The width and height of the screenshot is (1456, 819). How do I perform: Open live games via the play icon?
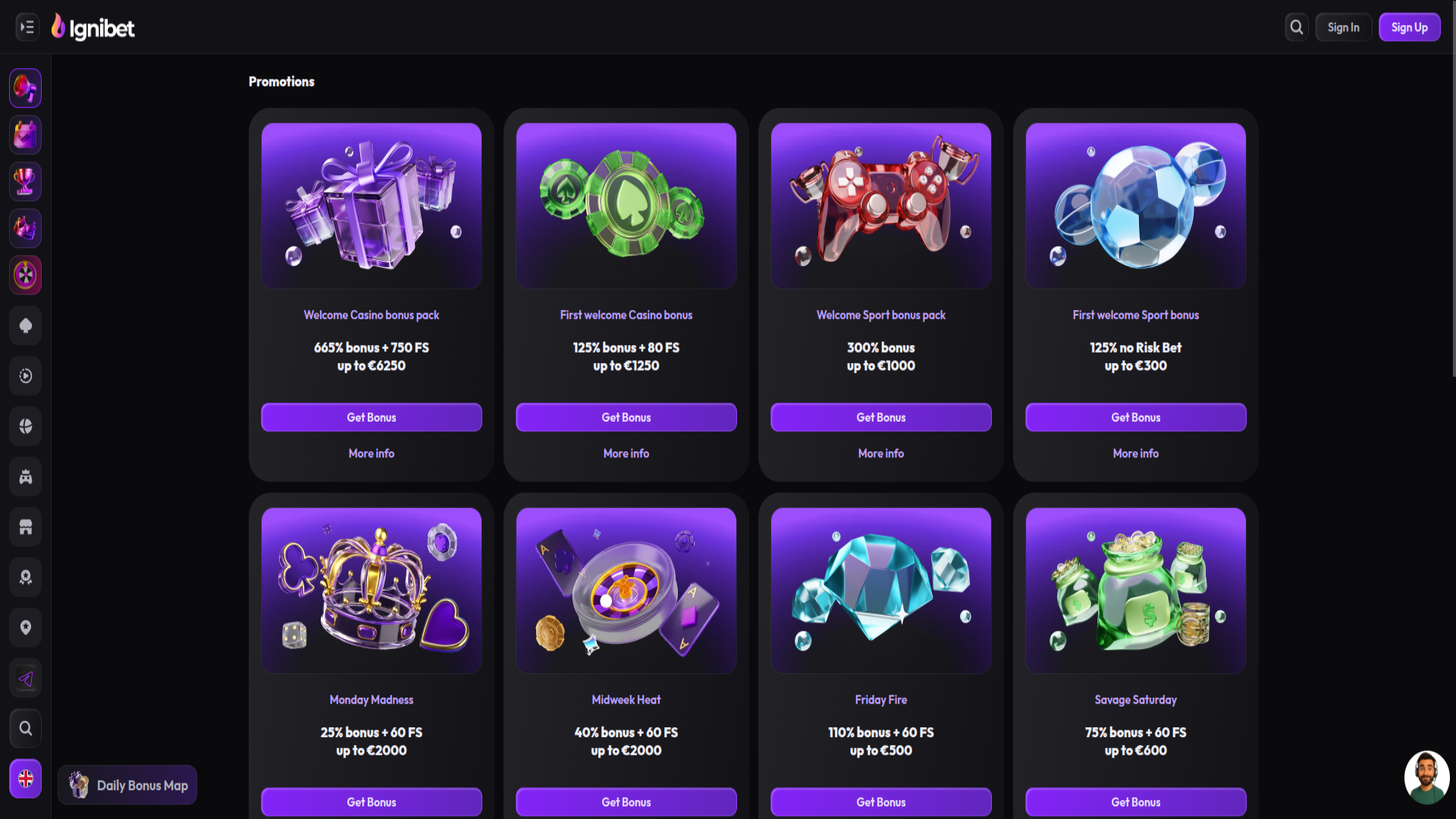click(25, 375)
